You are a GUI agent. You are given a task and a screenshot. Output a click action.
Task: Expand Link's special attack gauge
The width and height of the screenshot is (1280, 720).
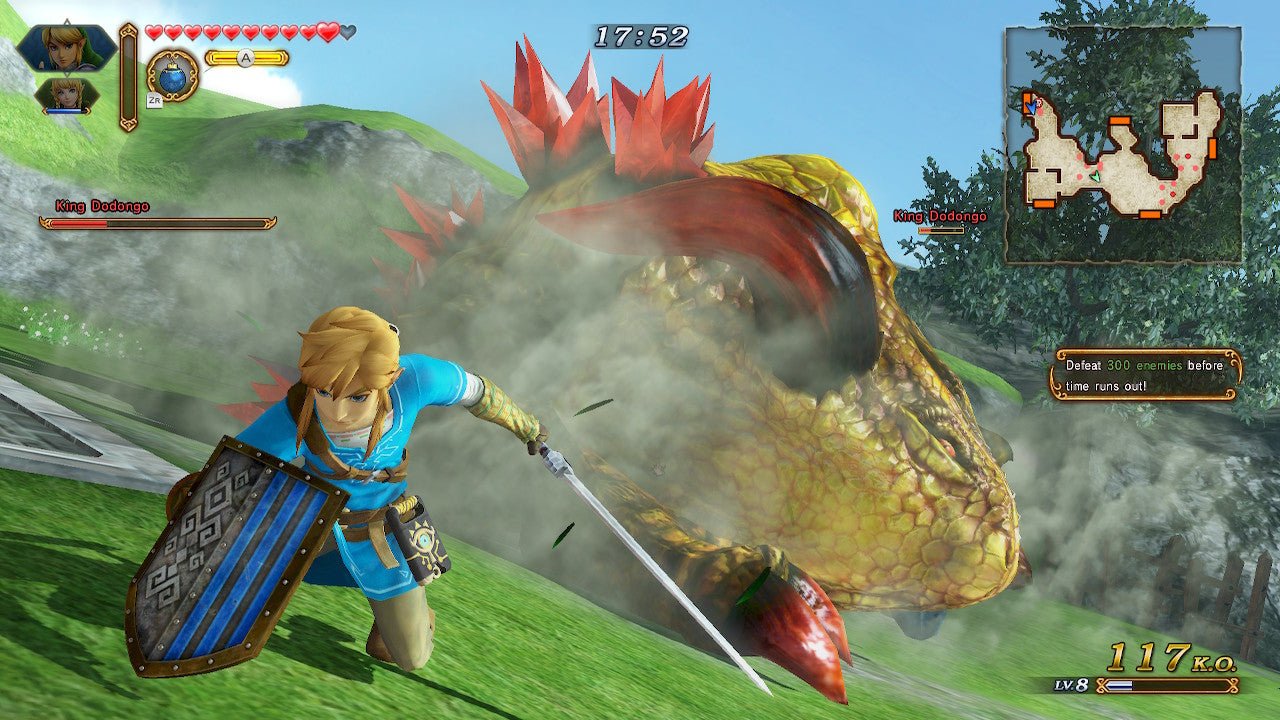tap(247, 58)
